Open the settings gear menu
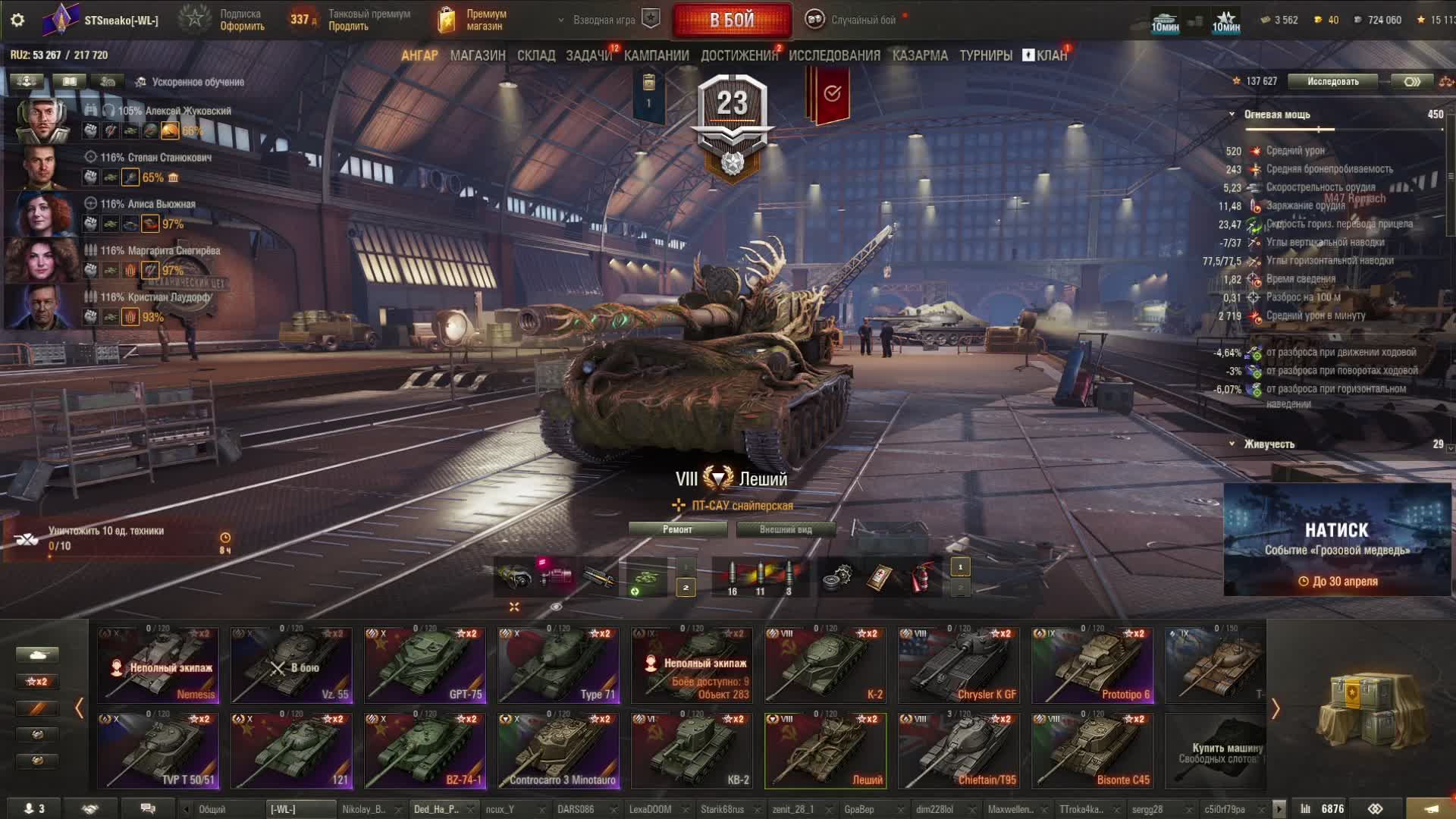 [x=17, y=20]
